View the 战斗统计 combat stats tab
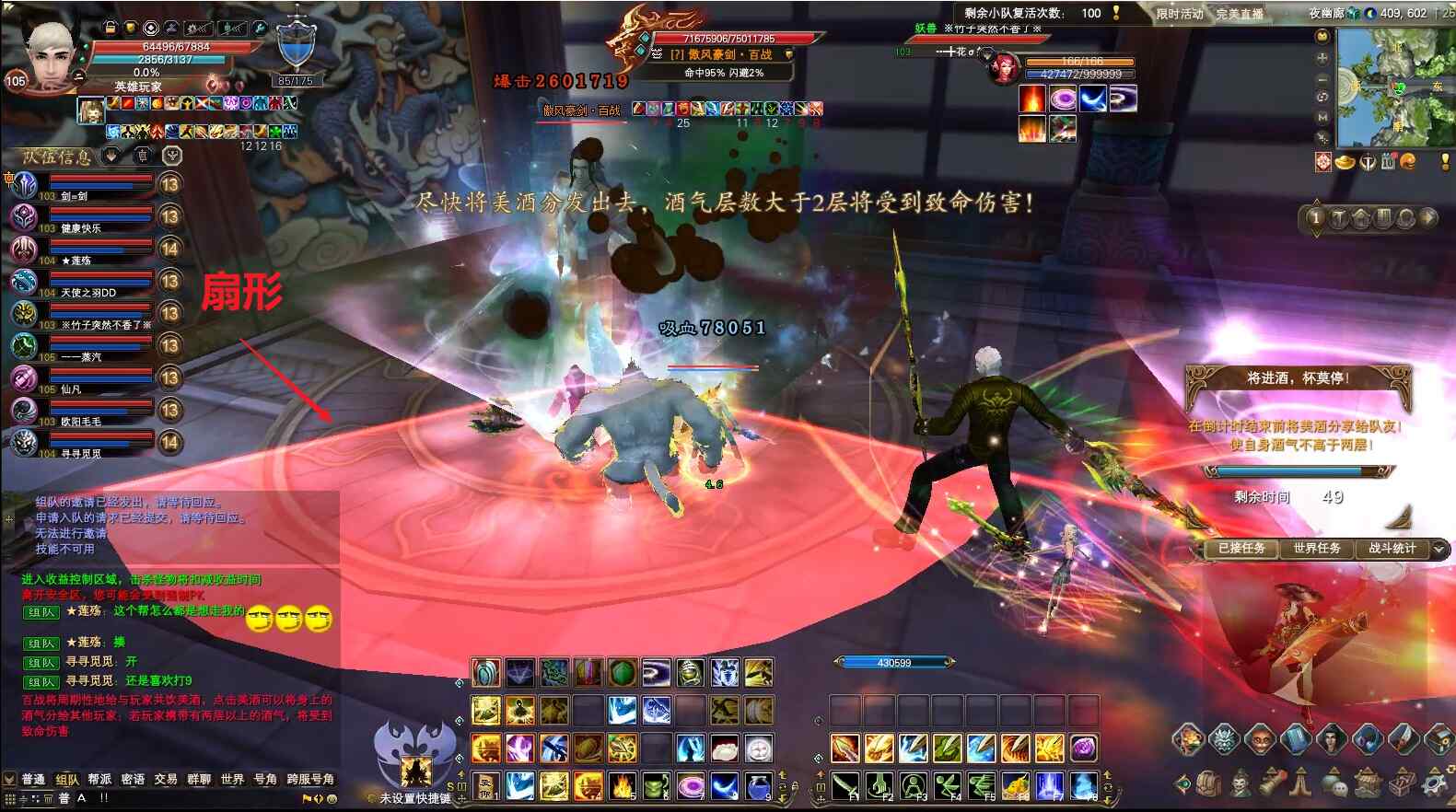The width and height of the screenshot is (1456, 812). [1392, 549]
